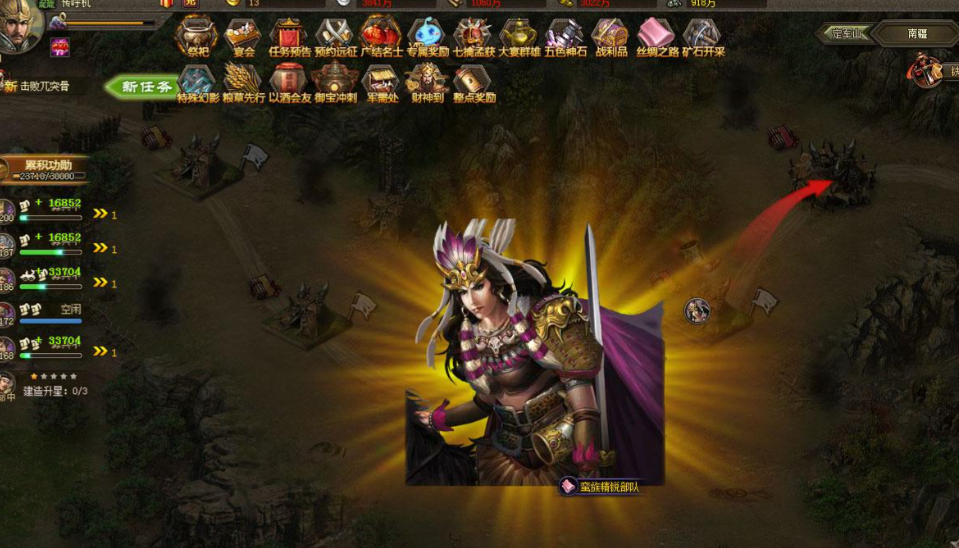This screenshot has height=548, width=959.
Task: Open the 战利品 treasure chest
Action: (610, 35)
